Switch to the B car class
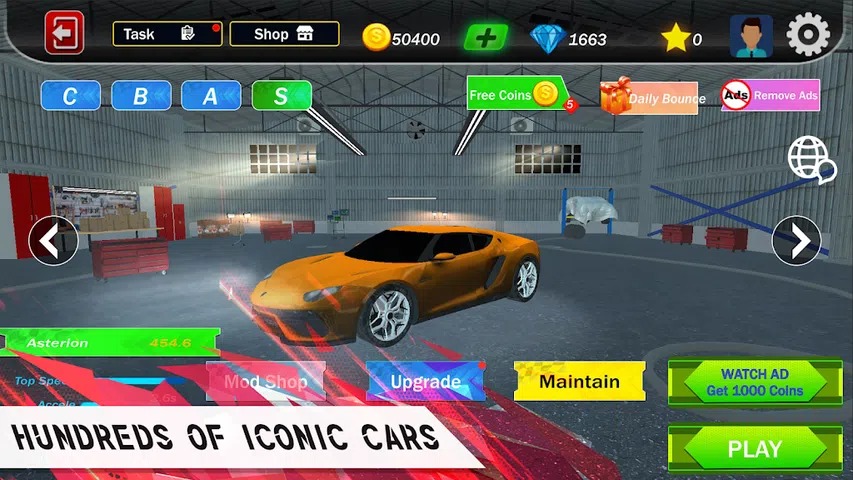The image size is (853, 480). (141, 96)
